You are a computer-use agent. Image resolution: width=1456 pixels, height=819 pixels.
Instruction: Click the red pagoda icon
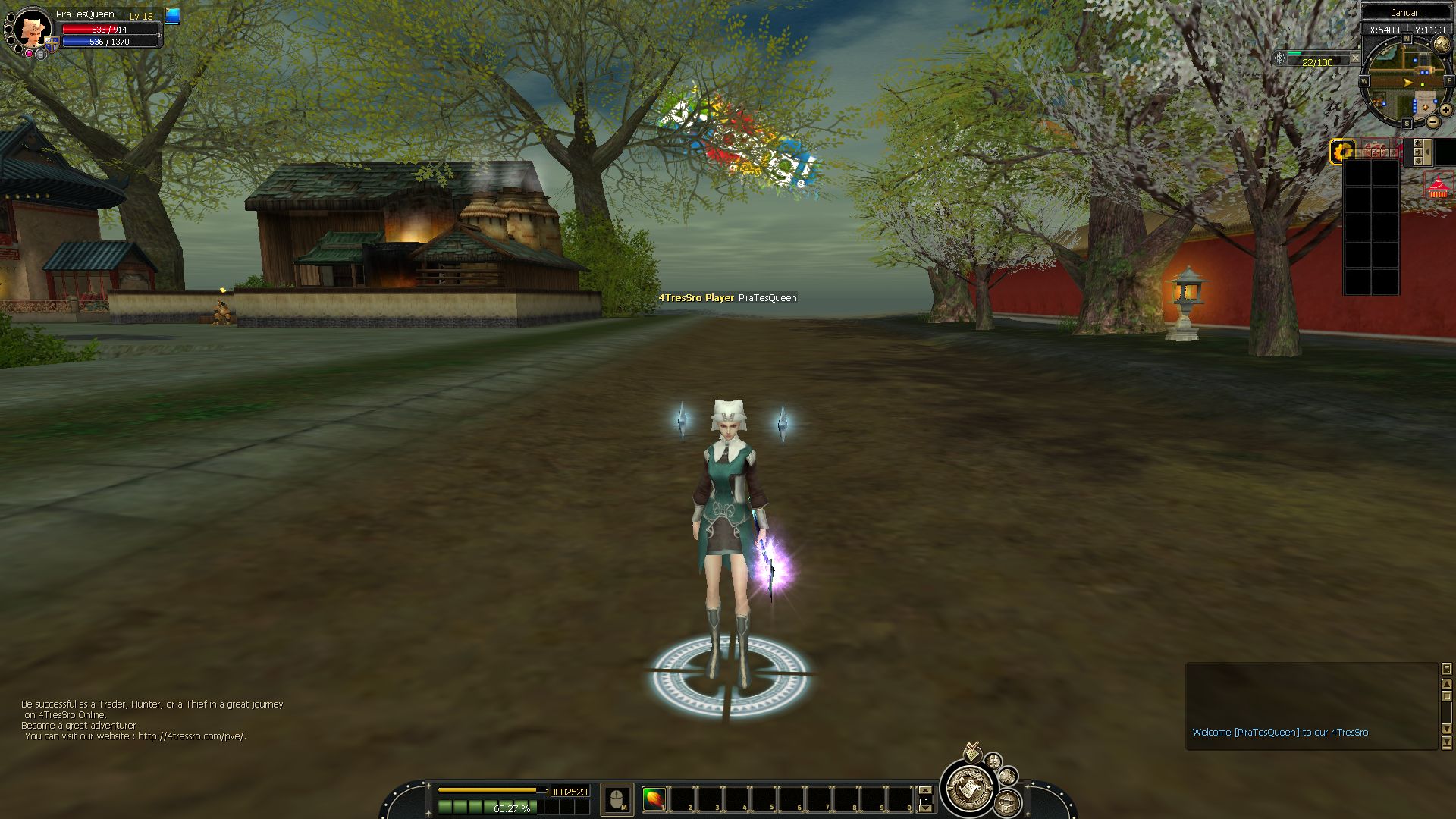(1438, 187)
